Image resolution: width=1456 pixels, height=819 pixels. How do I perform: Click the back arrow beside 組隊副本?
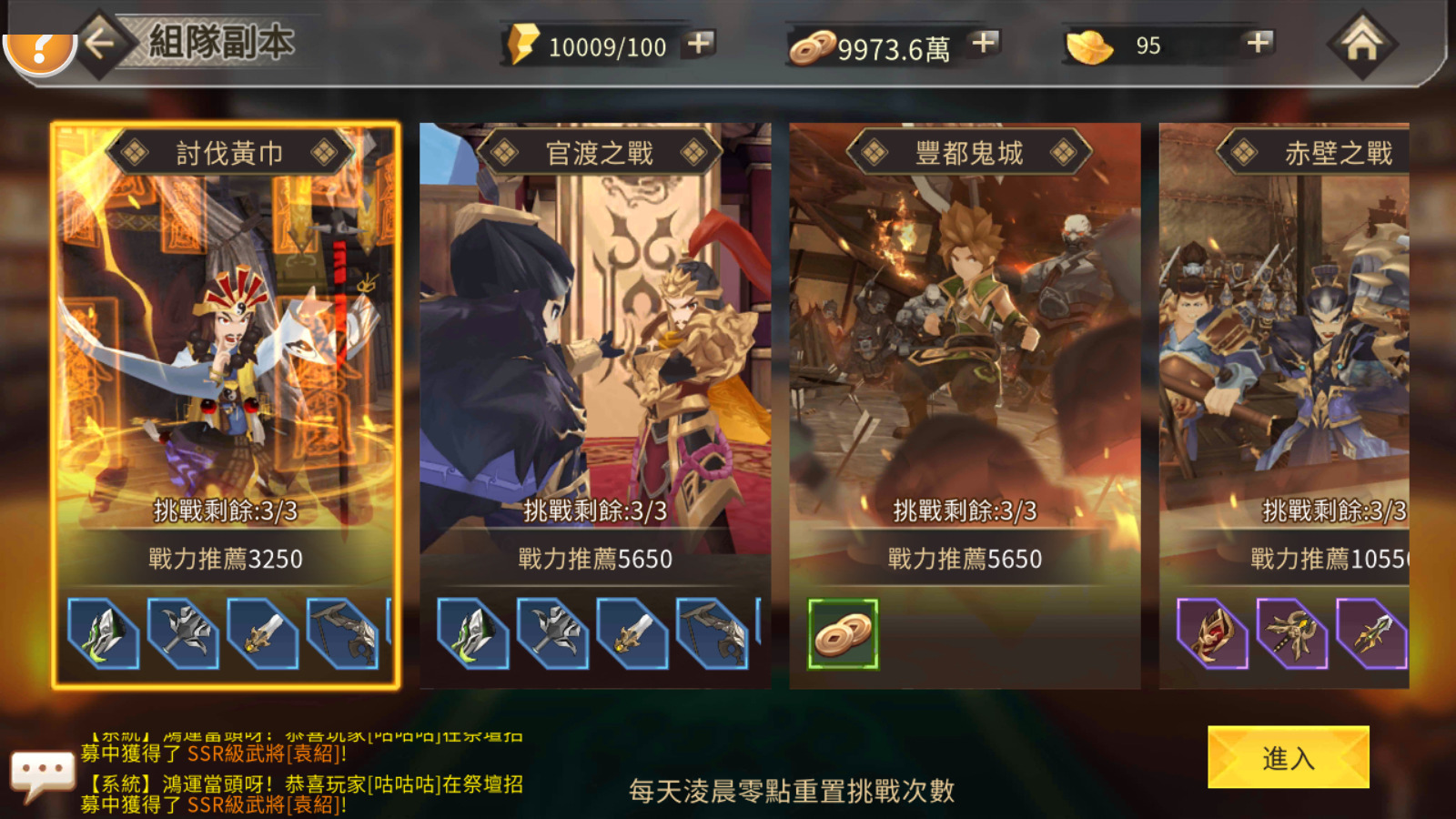100,42
